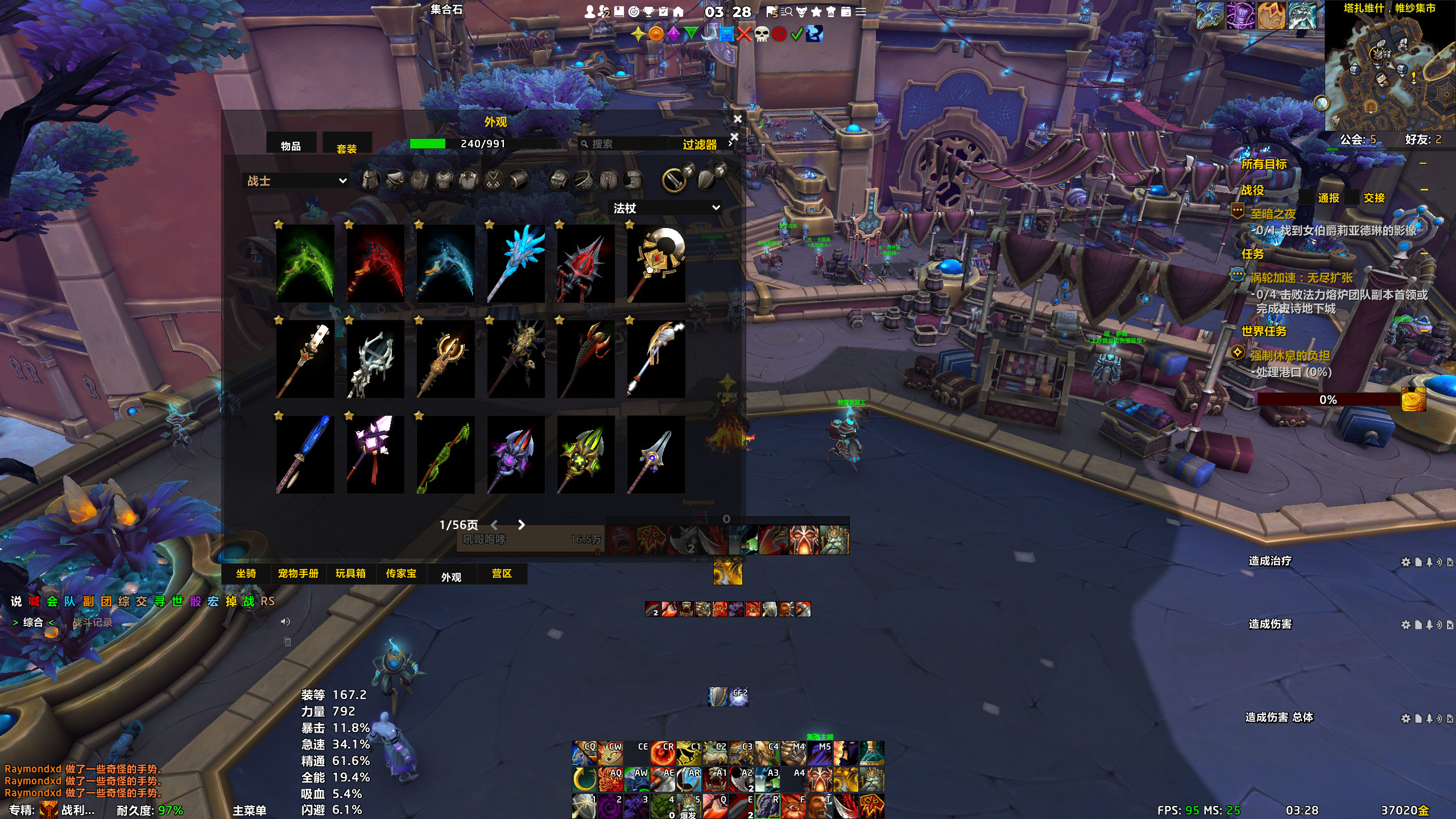This screenshot has height=819, width=1456.
Task: Open the 传家宝 heirlooms tab
Action: (x=401, y=573)
